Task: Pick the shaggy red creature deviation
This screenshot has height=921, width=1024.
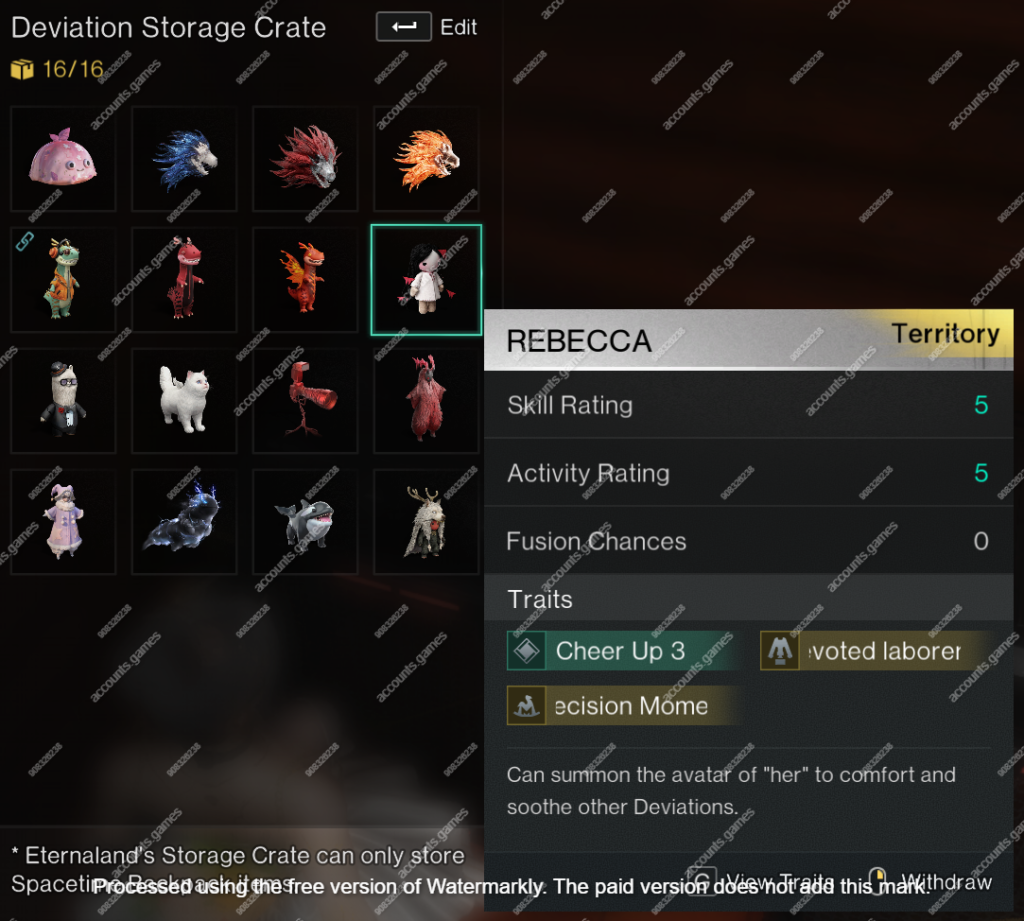Action: tap(426, 401)
